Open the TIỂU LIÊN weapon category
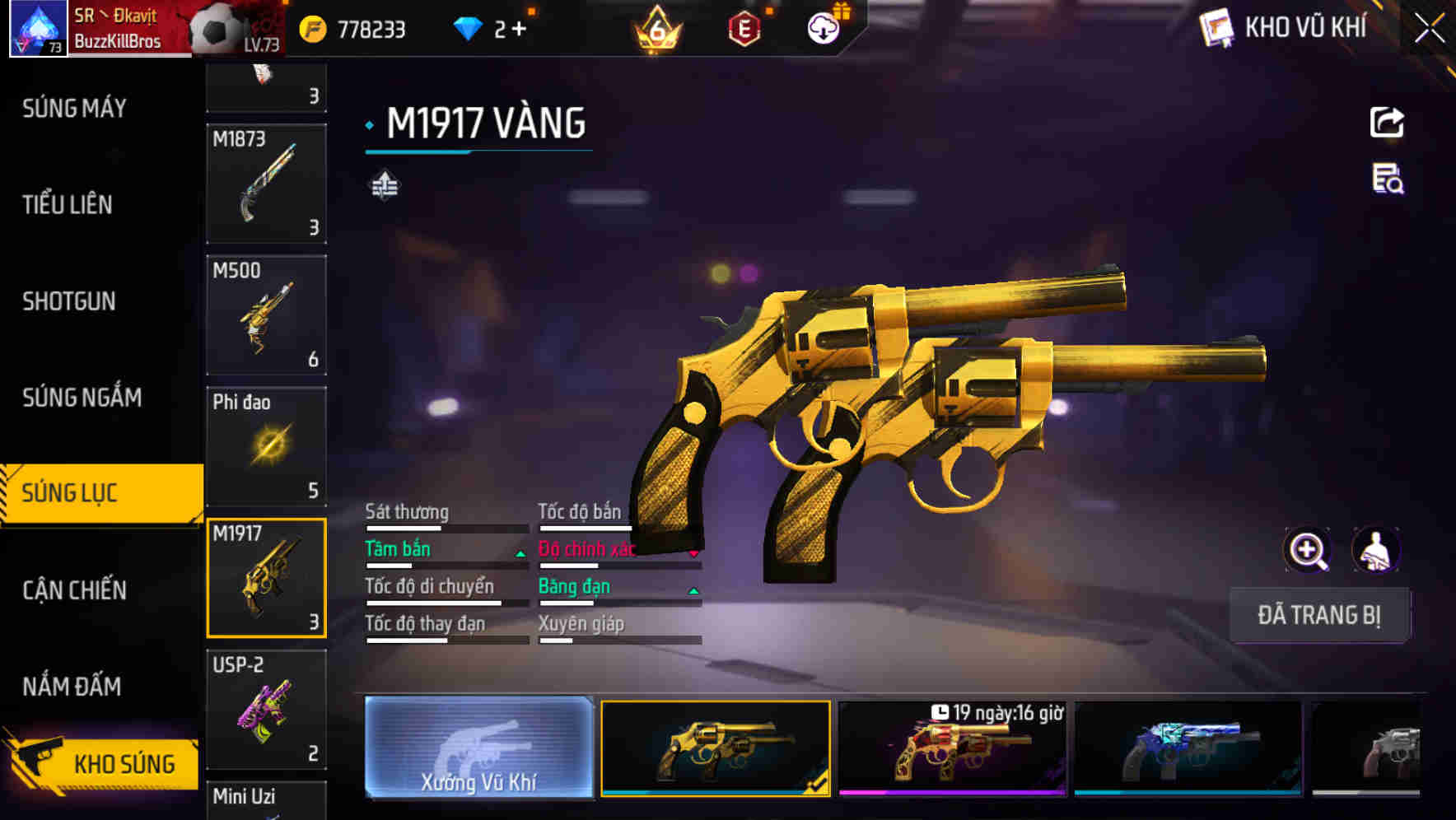This screenshot has width=1456, height=820. 68,204
